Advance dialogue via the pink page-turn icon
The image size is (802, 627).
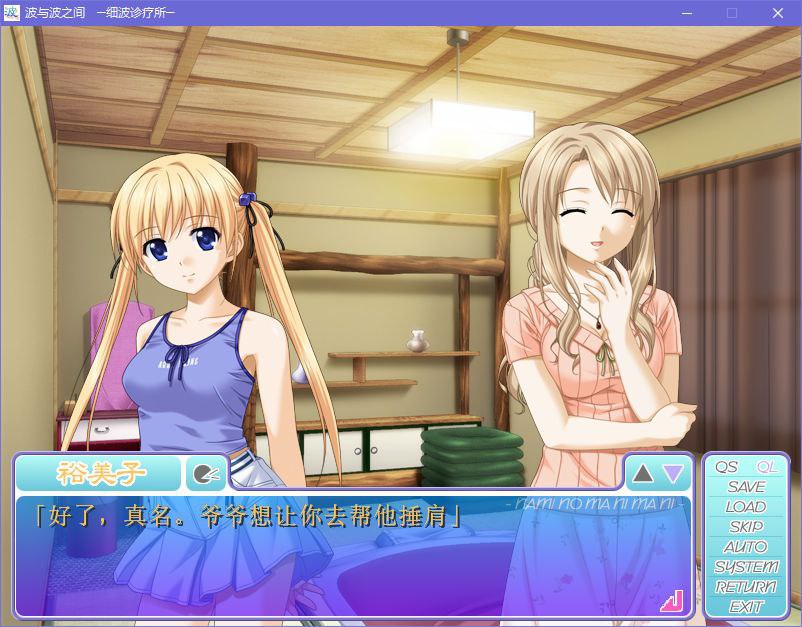(x=671, y=600)
